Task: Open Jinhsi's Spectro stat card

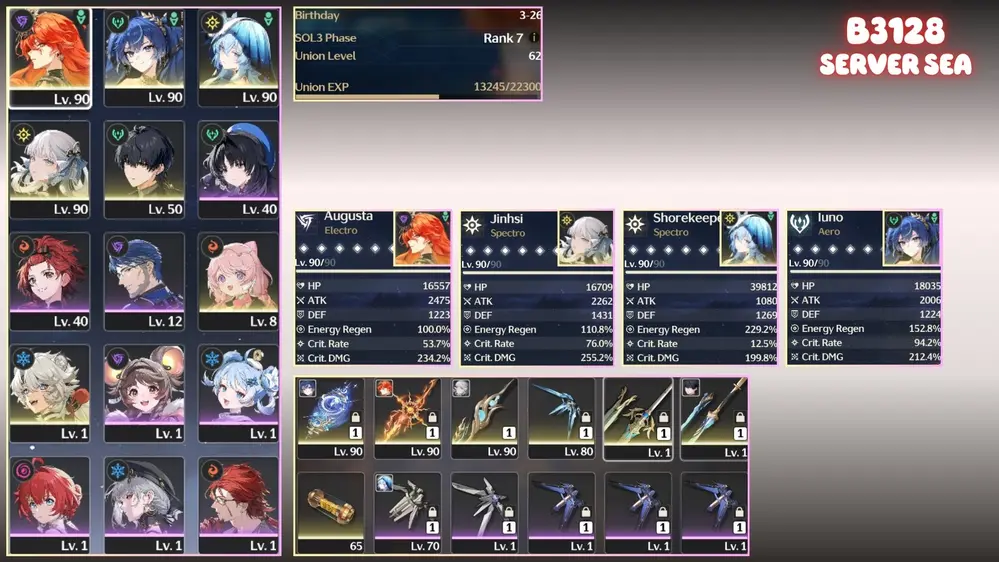Action: point(537,288)
